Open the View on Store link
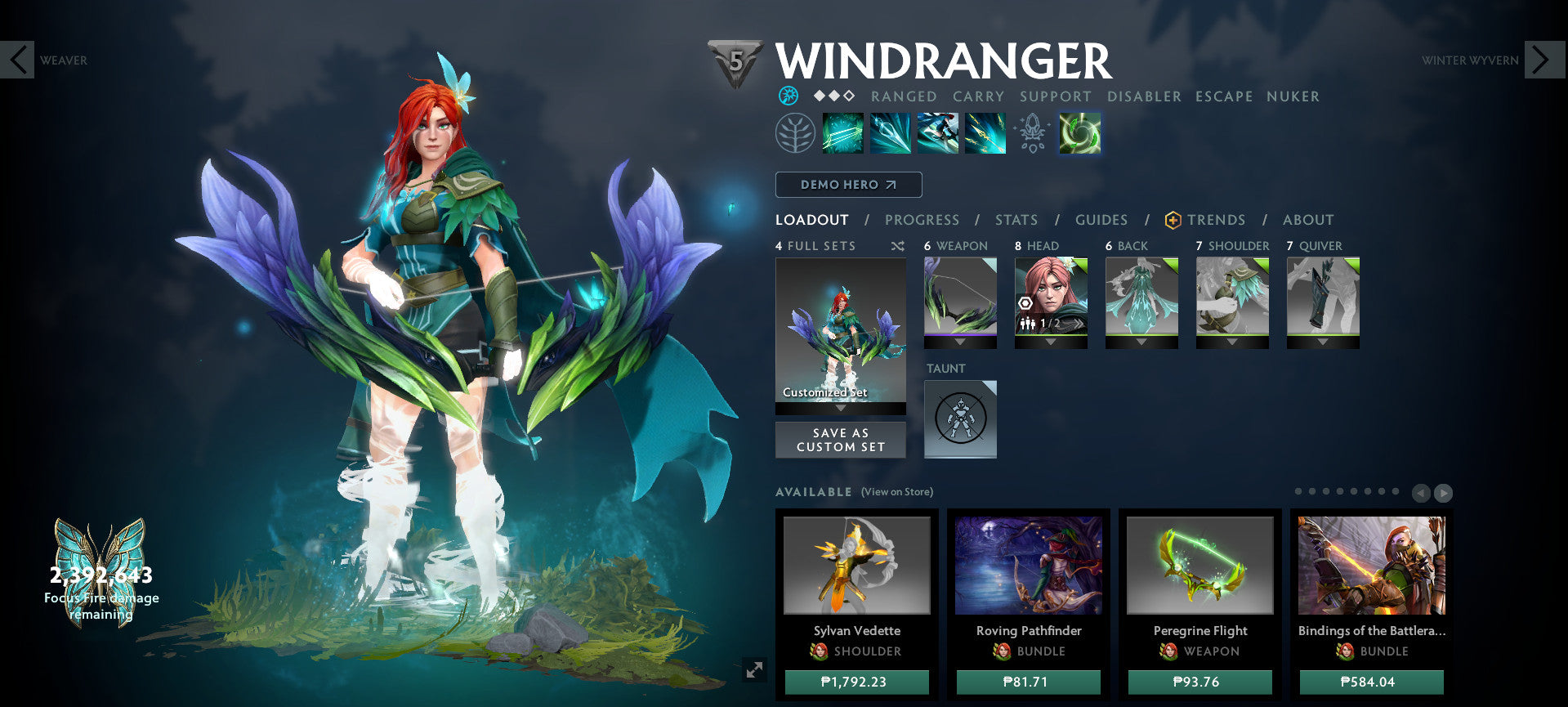This screenshot has height=707, width=1568. point(896,491)
